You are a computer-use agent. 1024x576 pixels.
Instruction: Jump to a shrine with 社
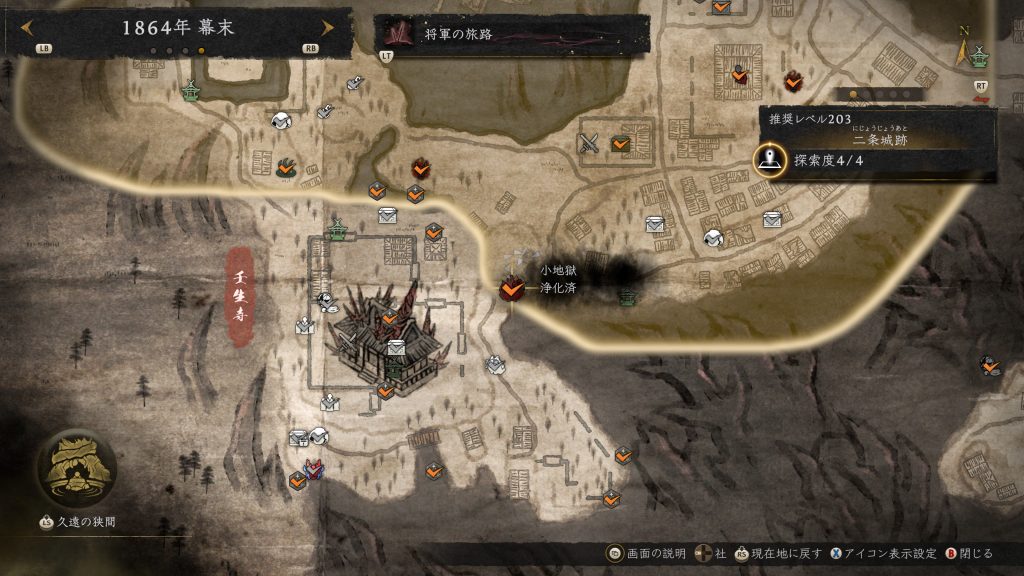tap(712, 553)
